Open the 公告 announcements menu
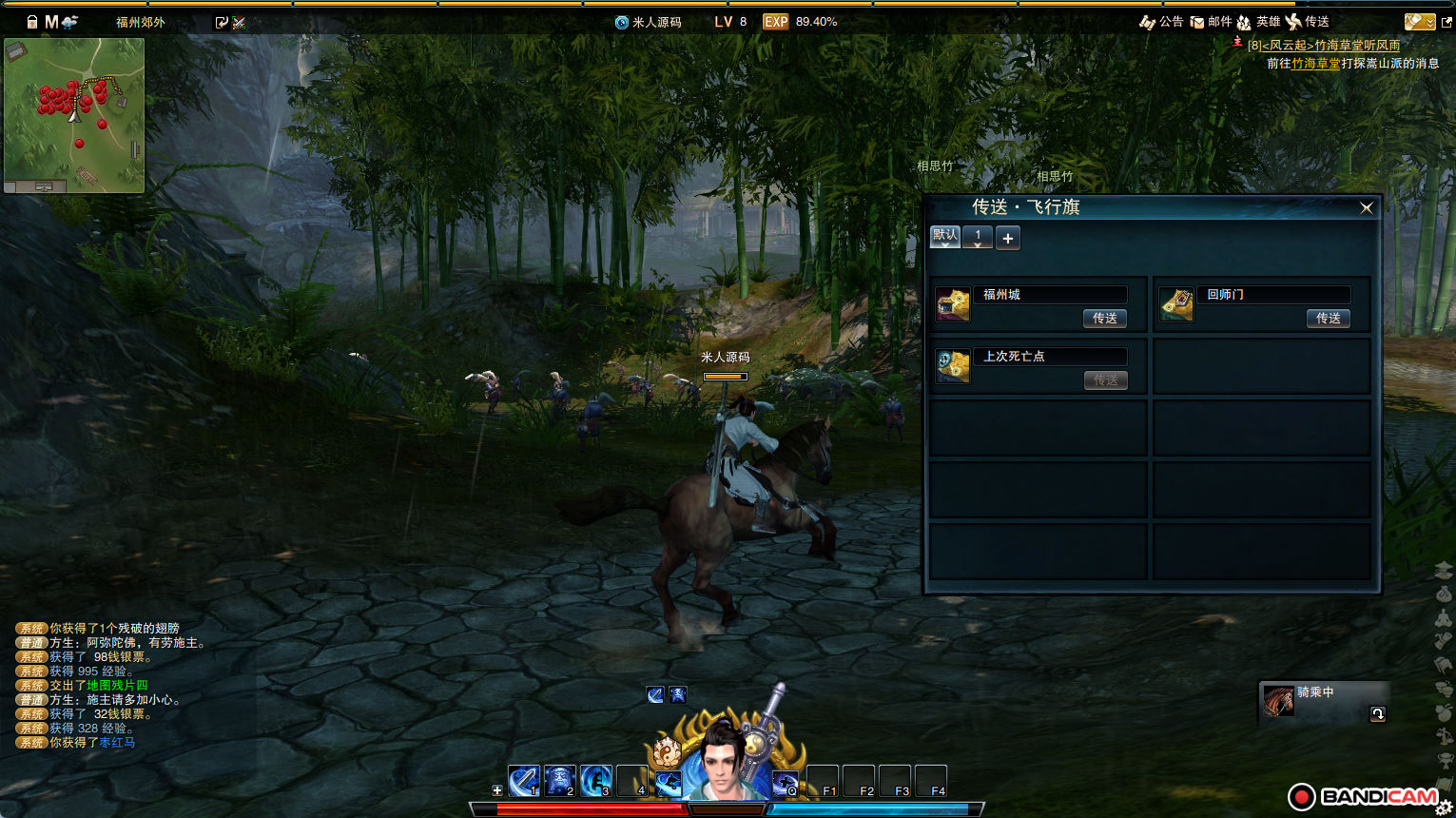The height and width of the screenshot is (818, 1456). (1161, 22)
